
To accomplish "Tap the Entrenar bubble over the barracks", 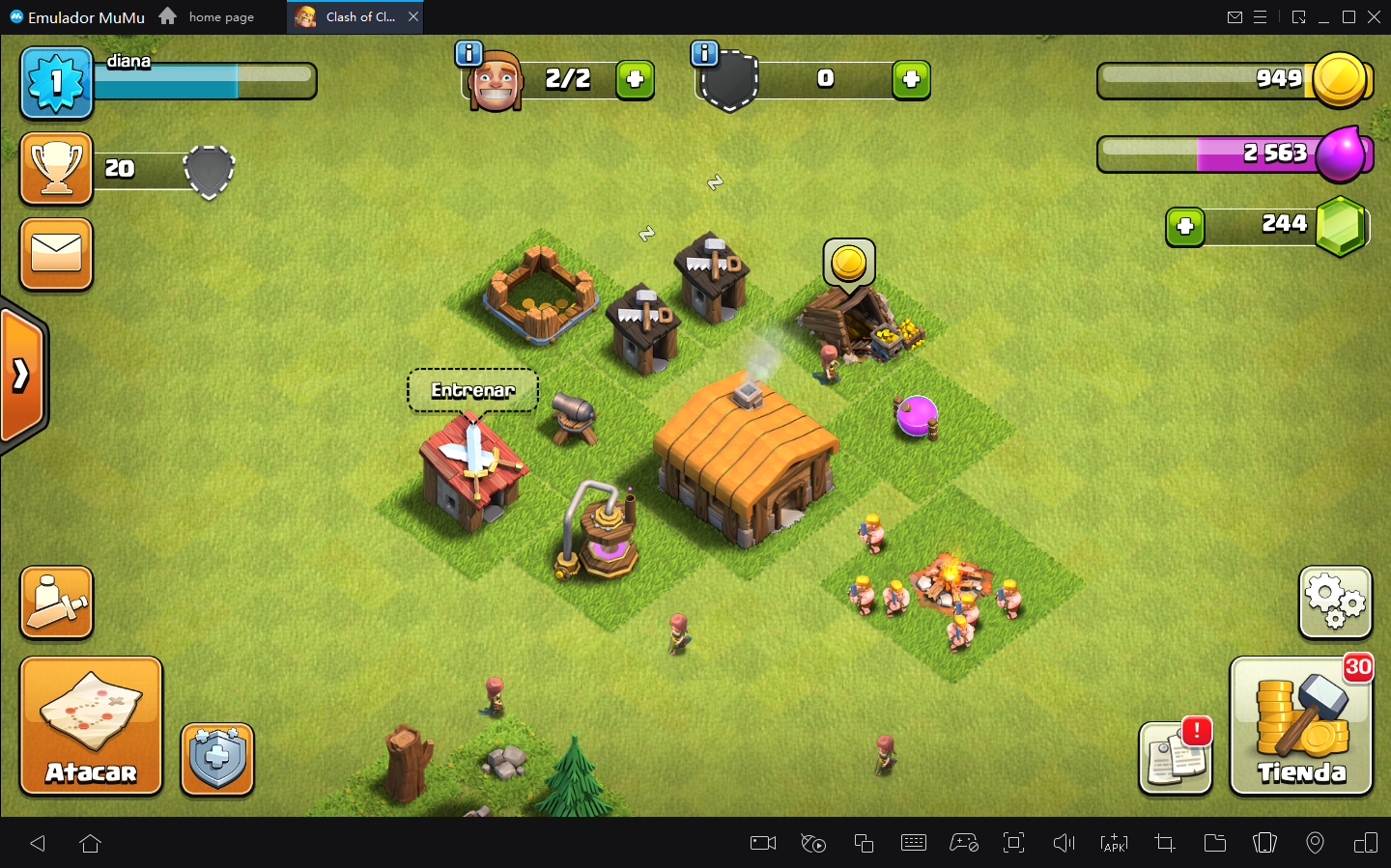I will 472,390.
